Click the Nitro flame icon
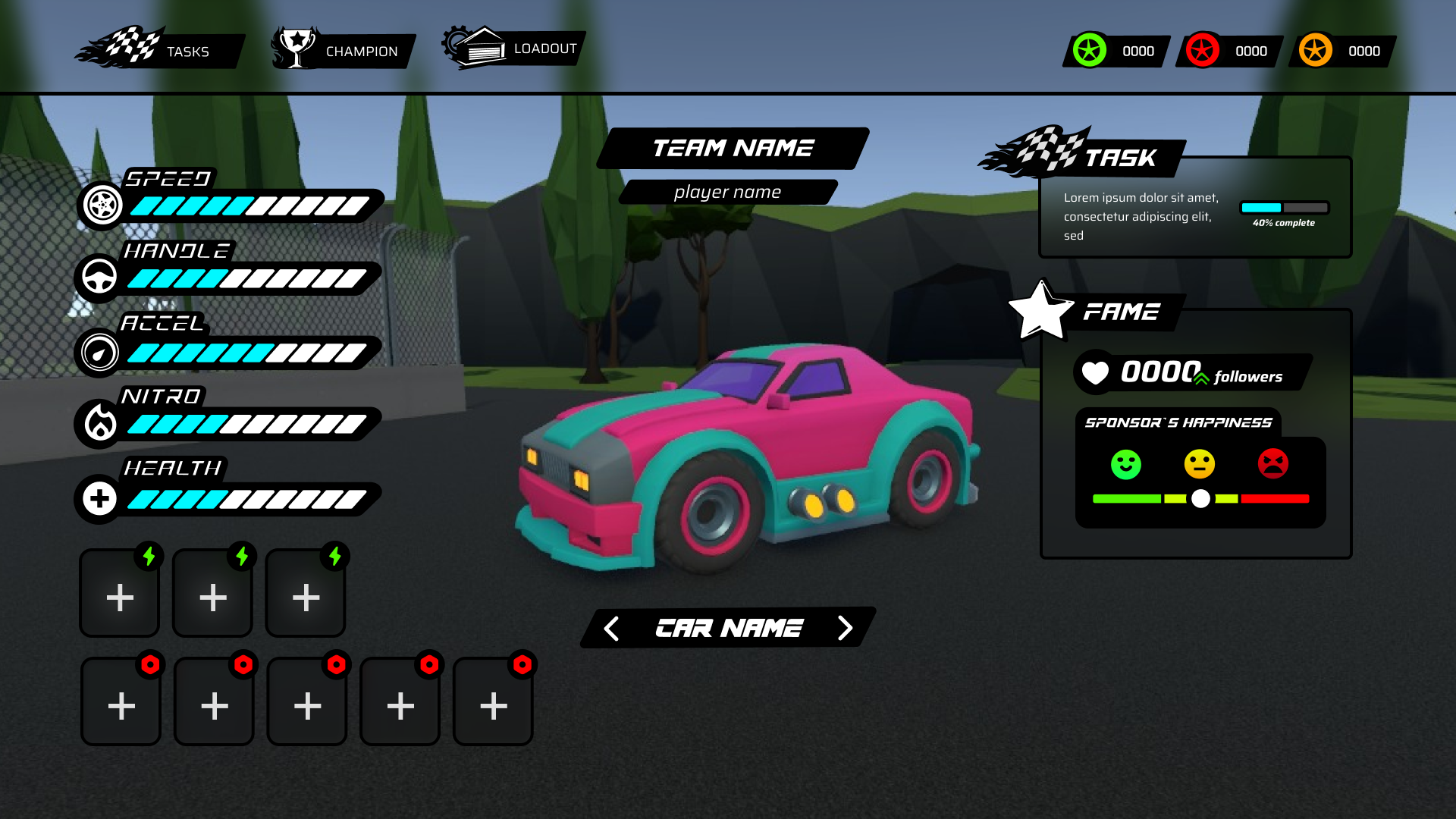Screen dimensions: 1456x819 (99, 422)
